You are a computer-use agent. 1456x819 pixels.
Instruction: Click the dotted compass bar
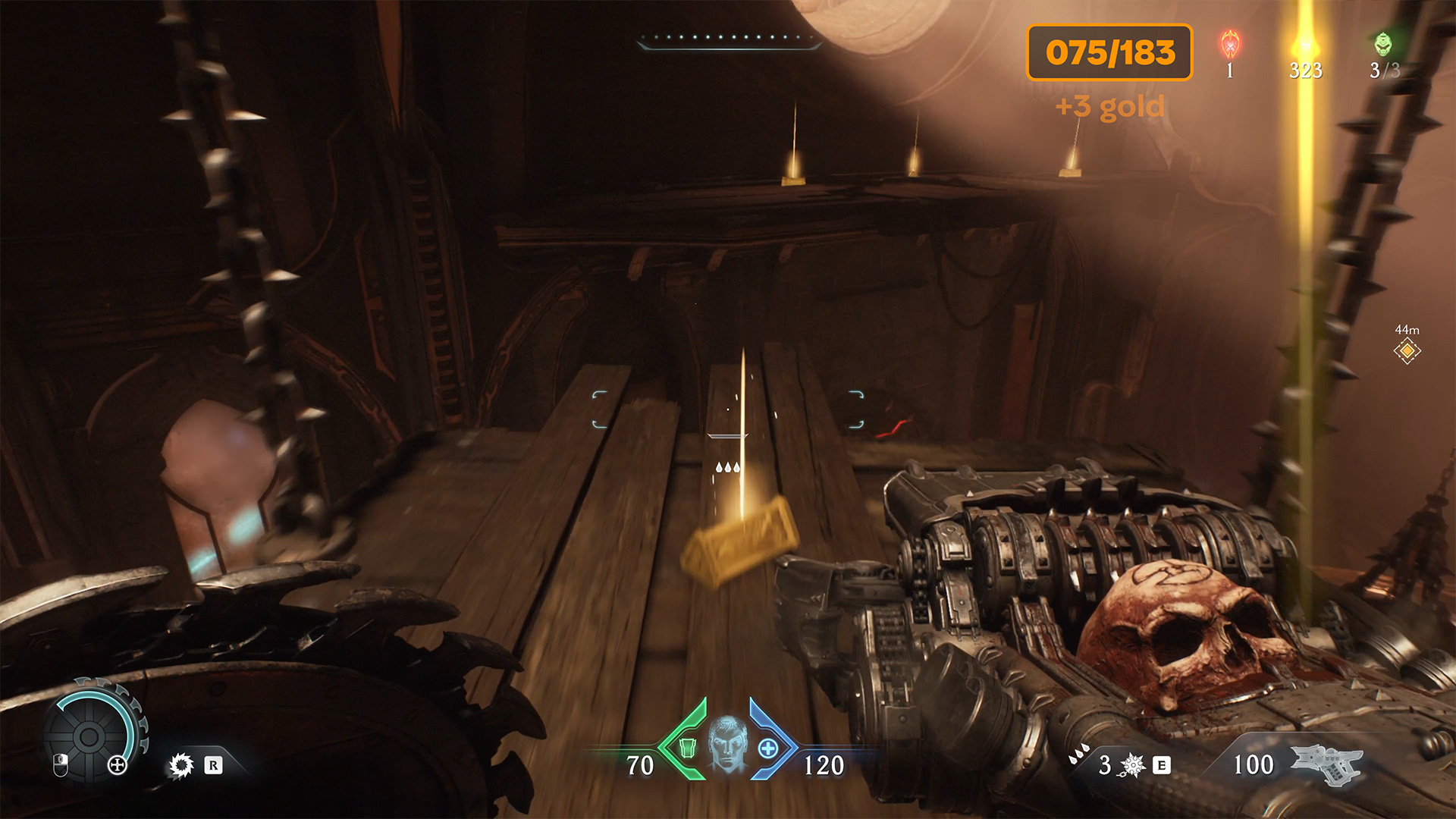(728, 39)
